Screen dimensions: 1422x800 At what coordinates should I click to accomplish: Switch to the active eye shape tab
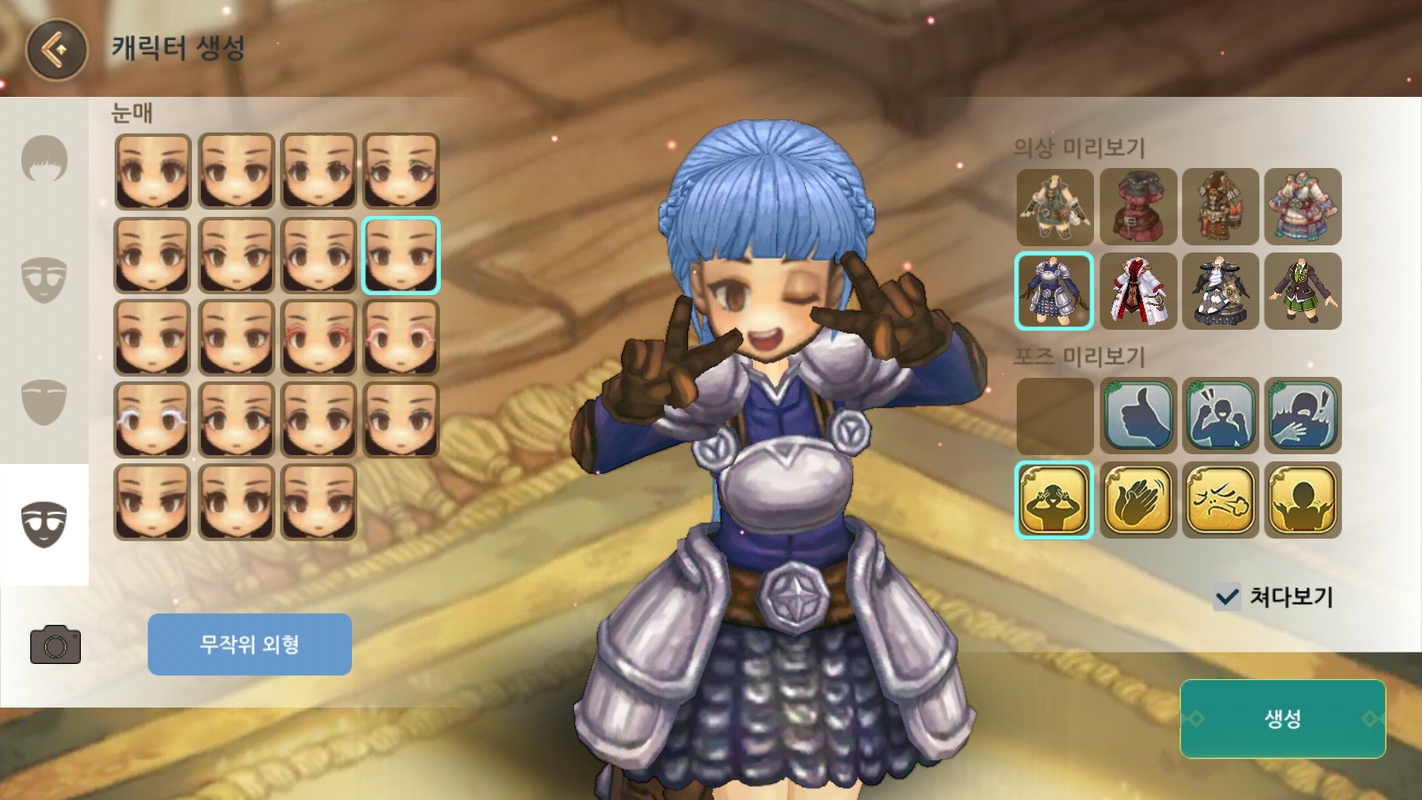pyautogui.click(x=45, y=524)
